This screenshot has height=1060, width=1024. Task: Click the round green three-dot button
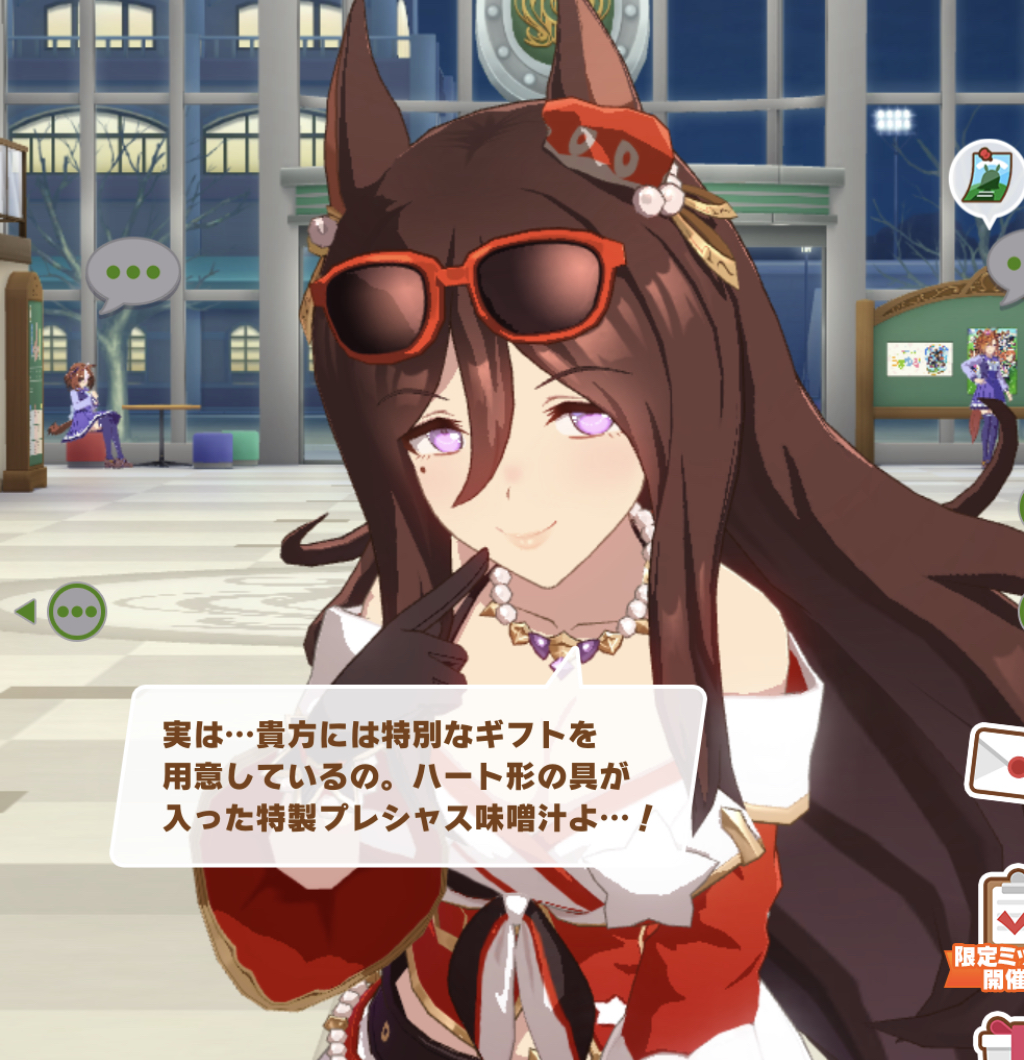click(x=77, y=611)
